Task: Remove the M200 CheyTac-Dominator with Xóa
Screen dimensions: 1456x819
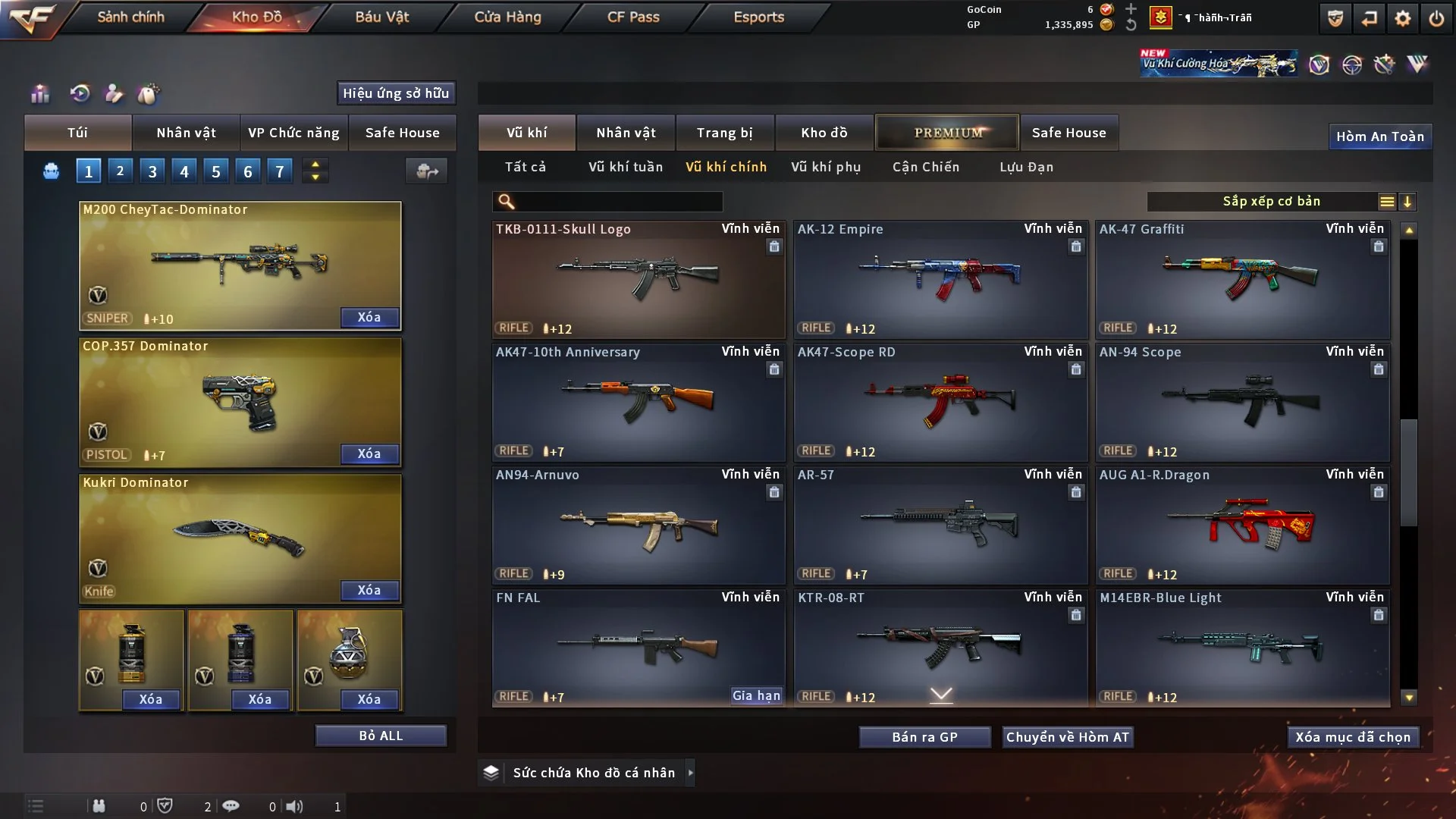Action: 369,317
